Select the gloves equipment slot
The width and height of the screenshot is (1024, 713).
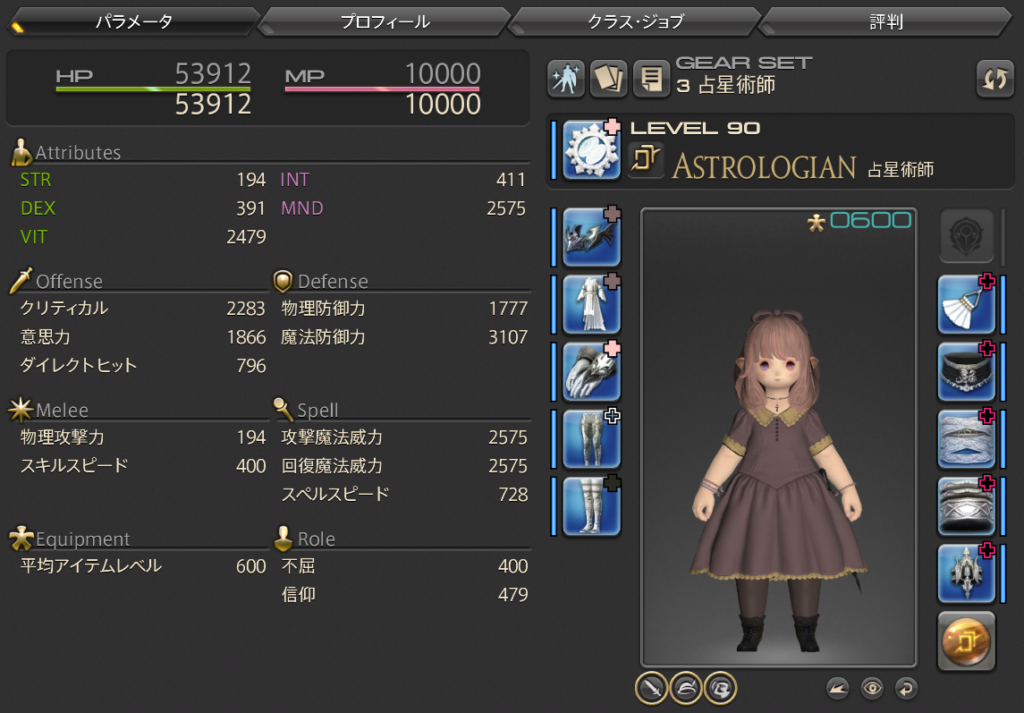click(x=592, y=371)
